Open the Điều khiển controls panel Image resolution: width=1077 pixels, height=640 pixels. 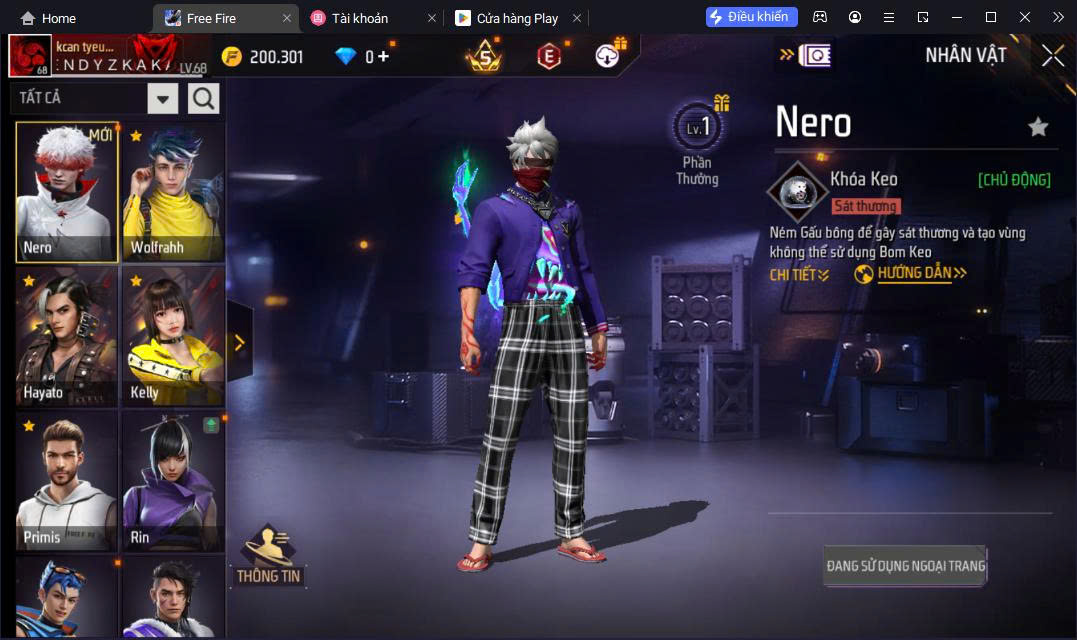(x=752, y=17)
